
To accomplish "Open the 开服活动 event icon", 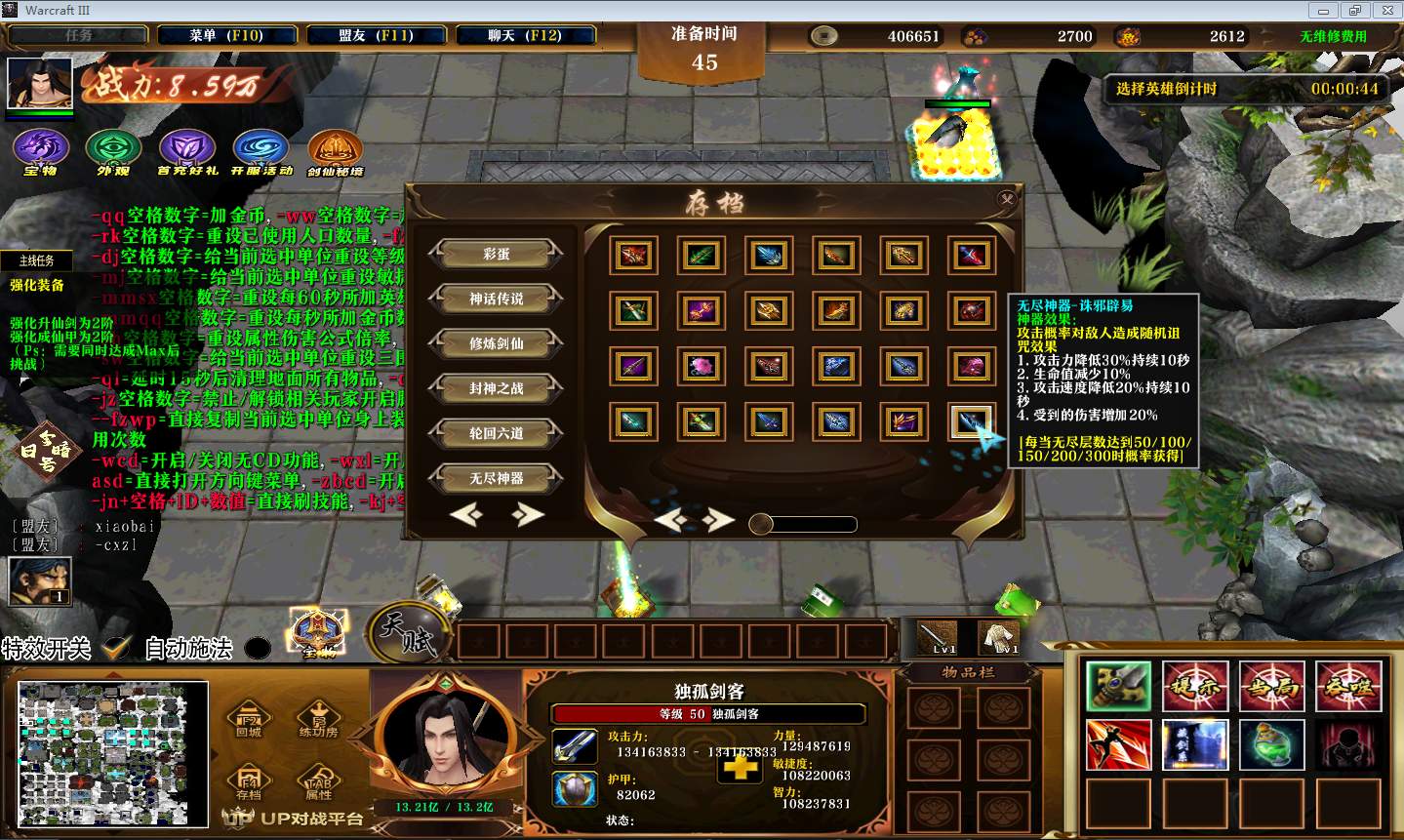I will [261, 150].
